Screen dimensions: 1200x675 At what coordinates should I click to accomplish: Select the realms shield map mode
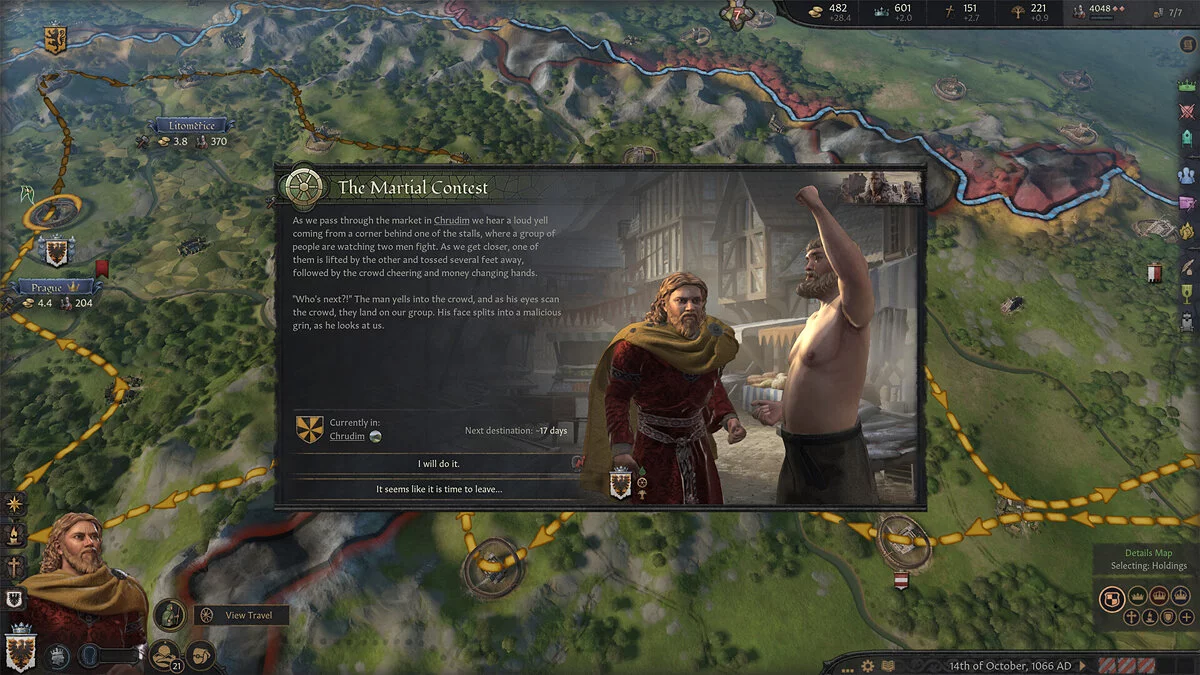coord(1110,597)
